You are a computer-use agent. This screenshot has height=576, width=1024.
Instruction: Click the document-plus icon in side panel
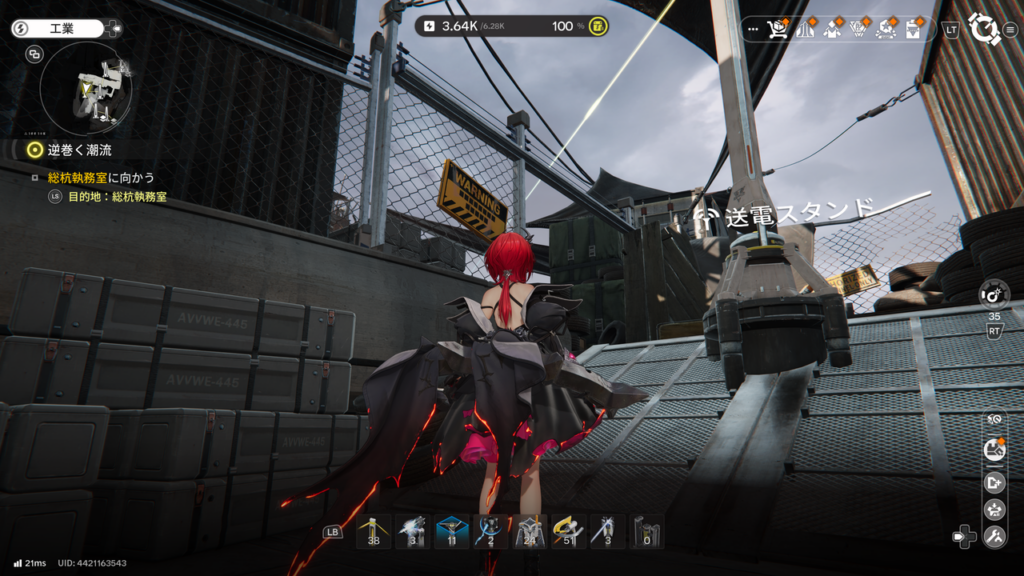994,482
